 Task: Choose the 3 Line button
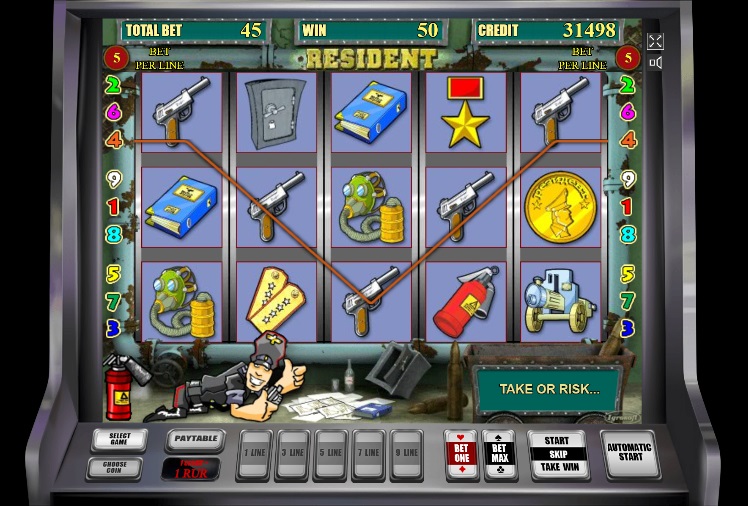coord(292,455)
